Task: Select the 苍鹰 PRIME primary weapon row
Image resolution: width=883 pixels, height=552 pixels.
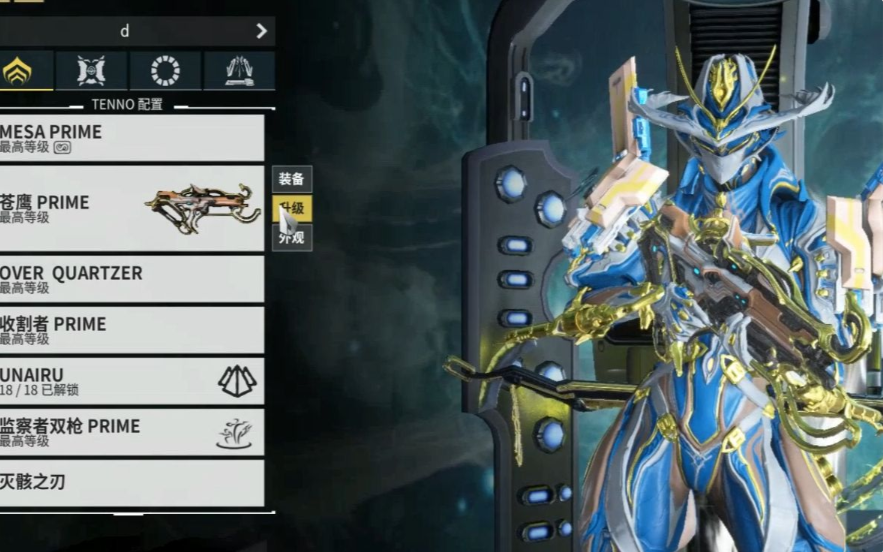Action: (x=130, y=208)
